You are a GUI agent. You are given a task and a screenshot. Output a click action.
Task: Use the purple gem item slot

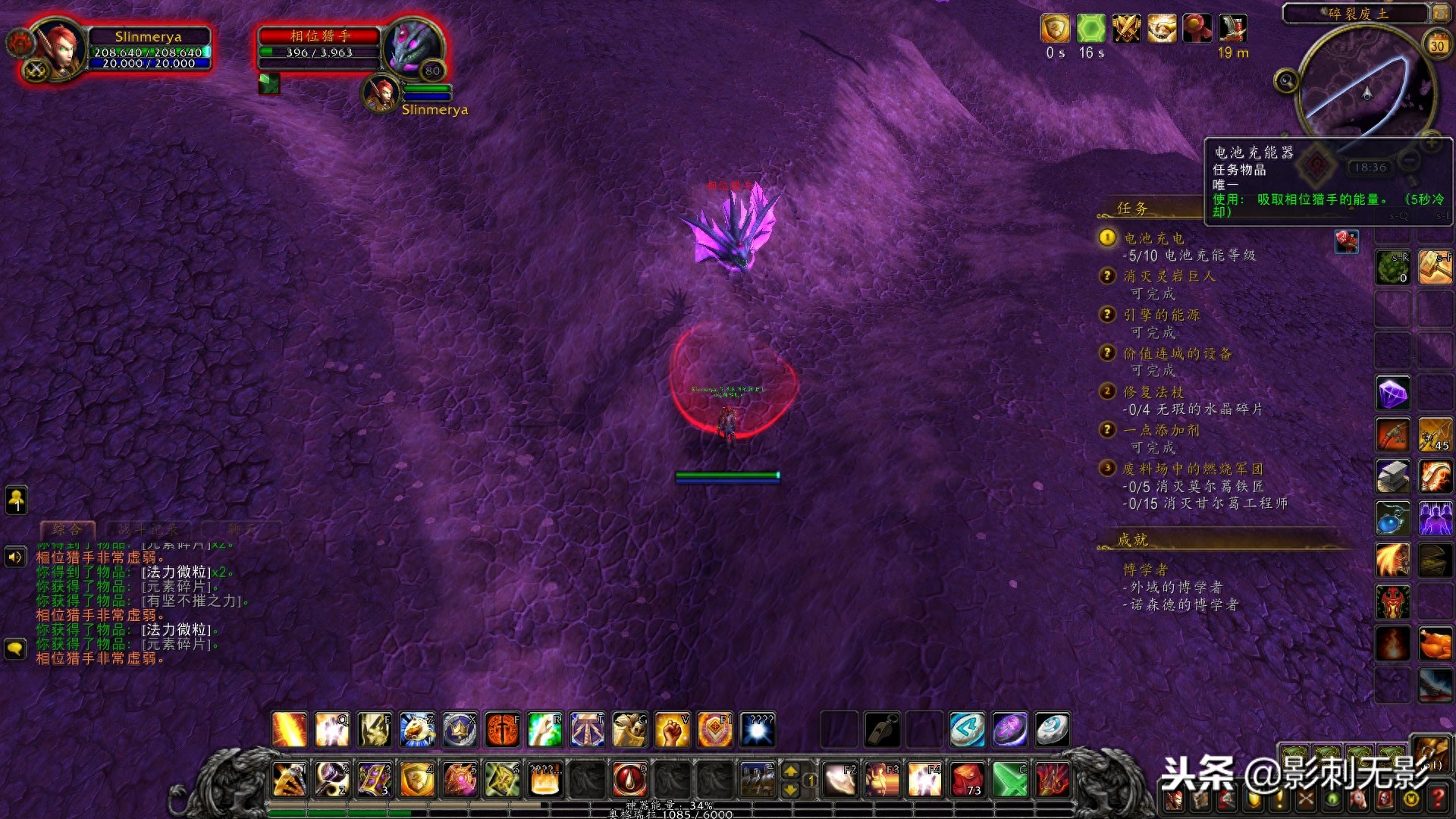1392,394
